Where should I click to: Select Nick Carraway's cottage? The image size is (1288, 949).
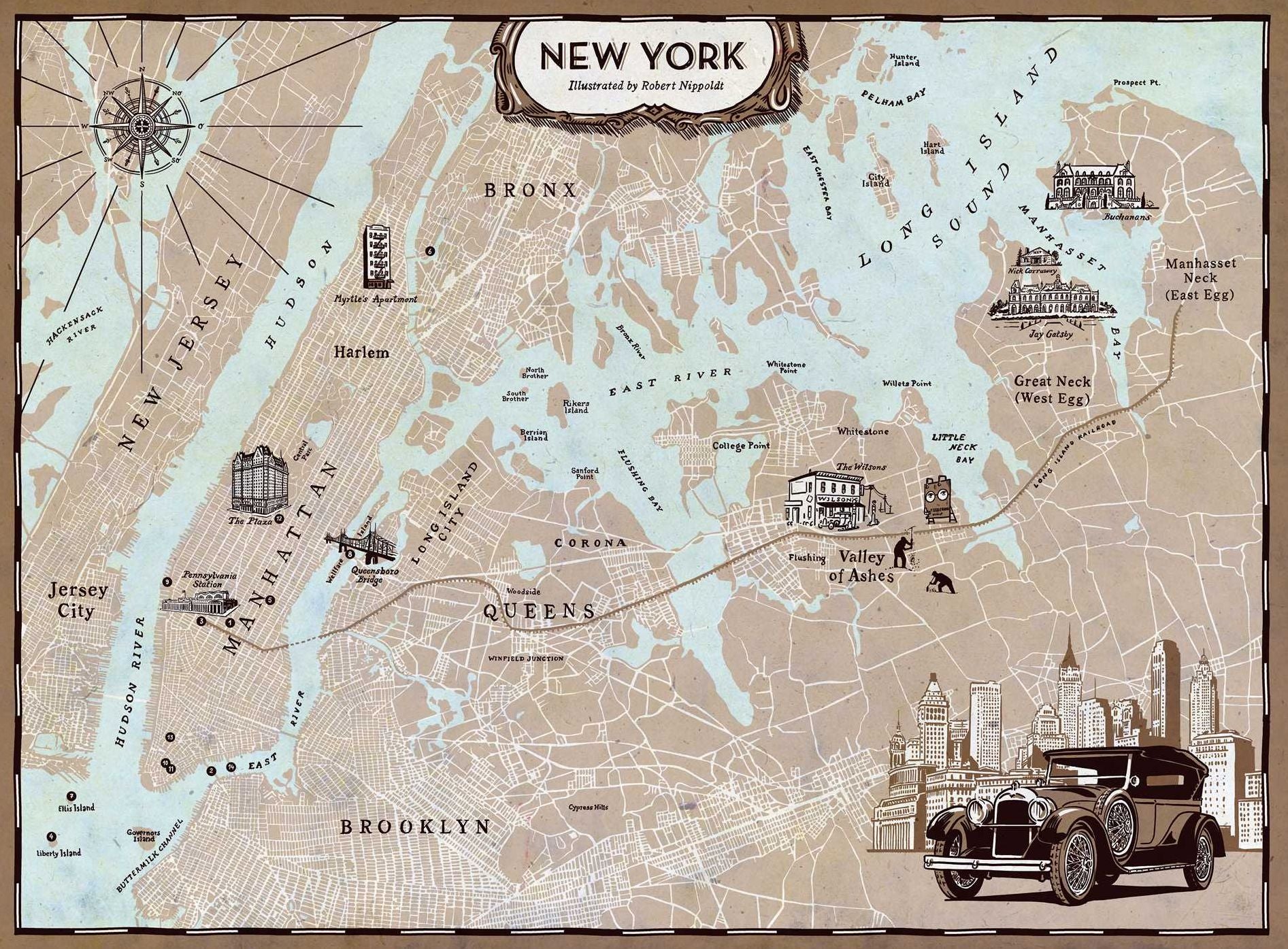coord(1036,256)
